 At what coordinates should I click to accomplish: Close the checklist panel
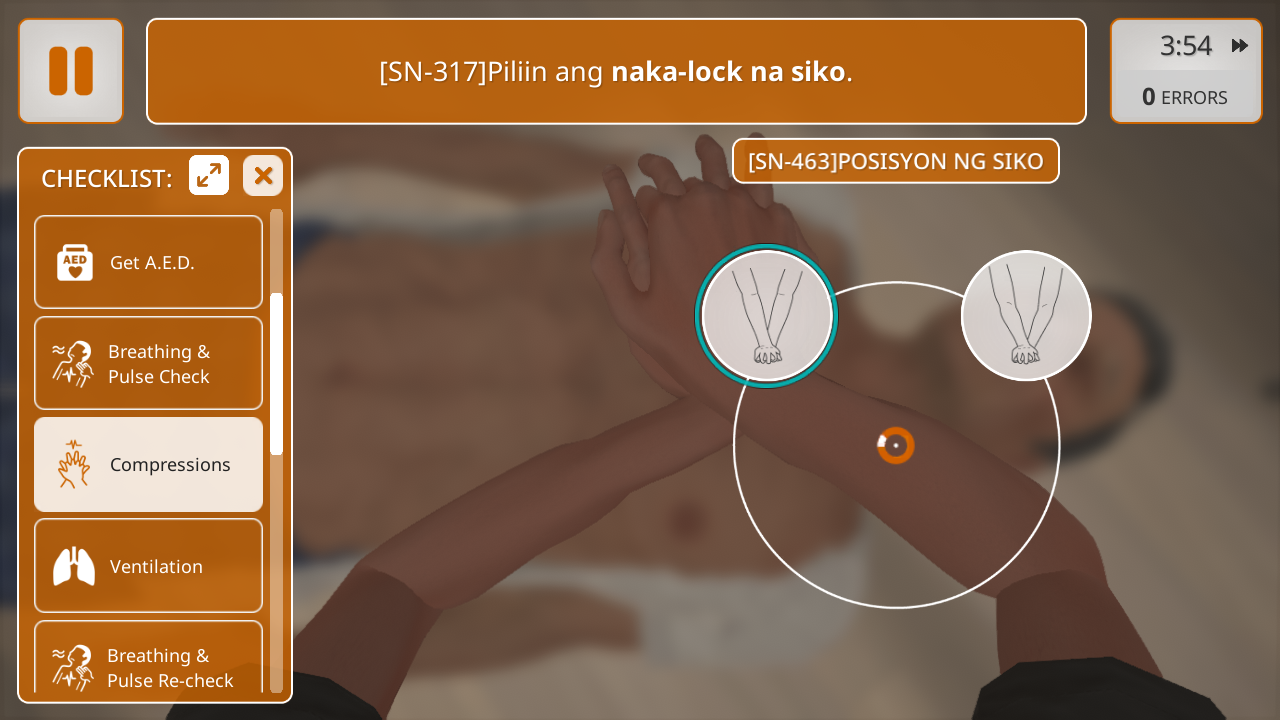(x=263, y=176)
